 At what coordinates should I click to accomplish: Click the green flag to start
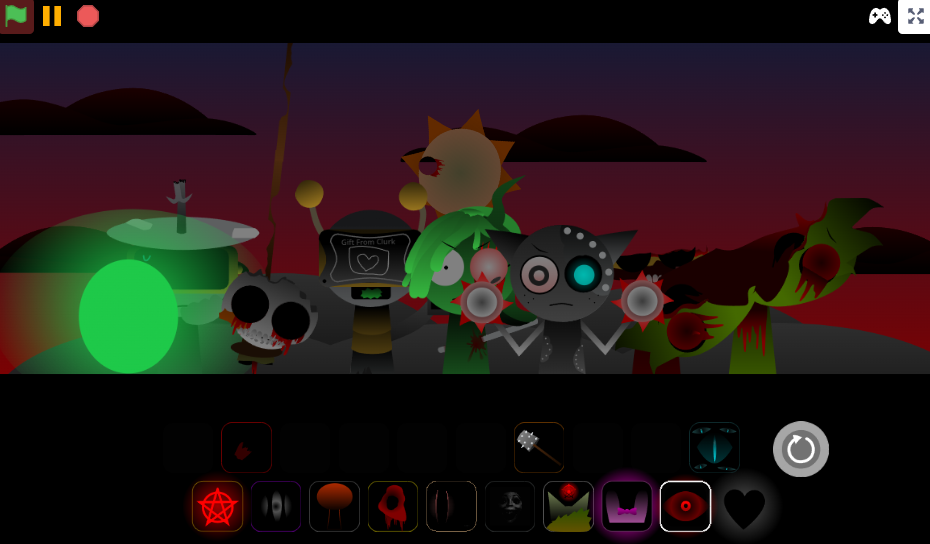pyautogui.click(x=16, y=16)
